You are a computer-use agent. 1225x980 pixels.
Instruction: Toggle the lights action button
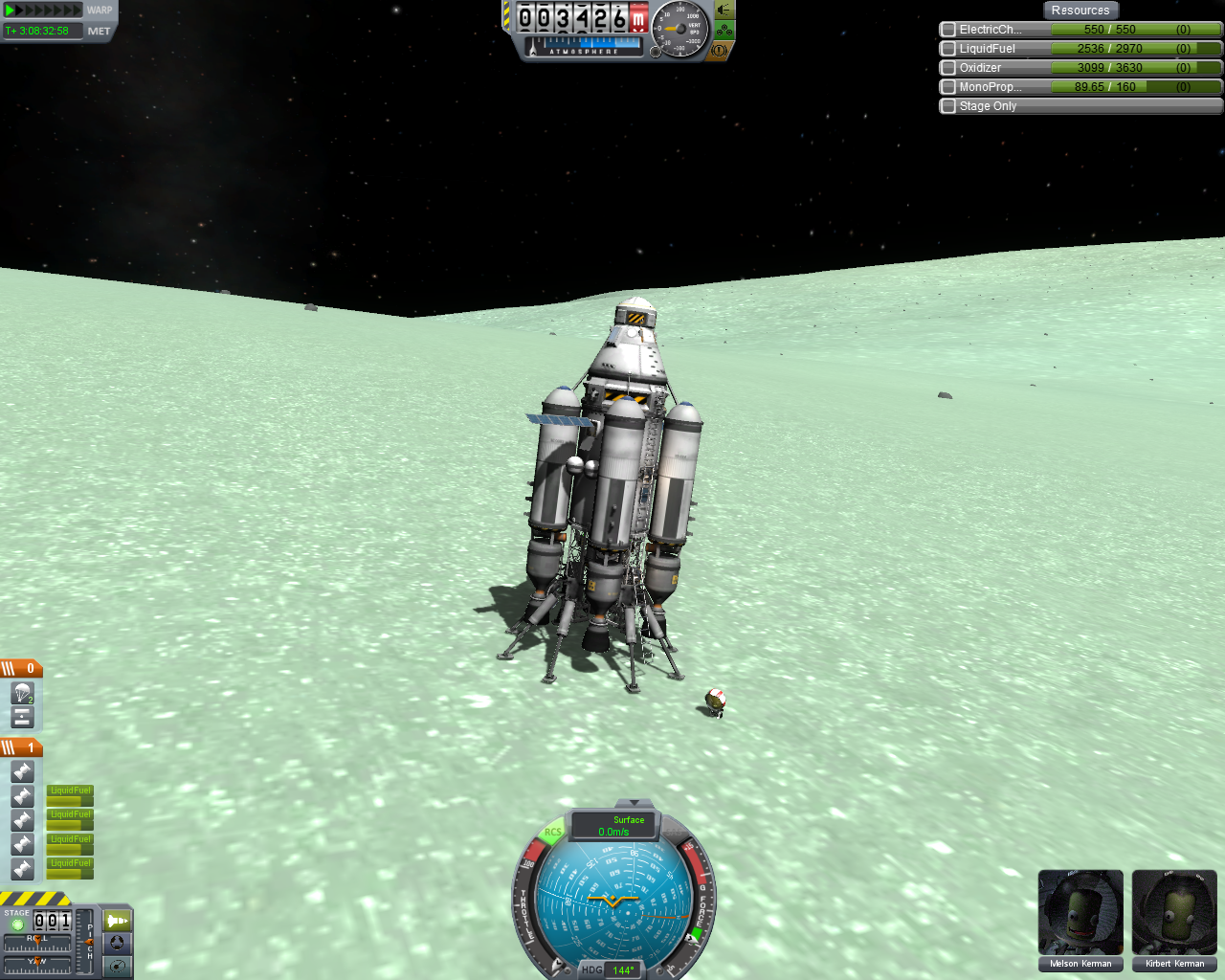tap(724, 11)
